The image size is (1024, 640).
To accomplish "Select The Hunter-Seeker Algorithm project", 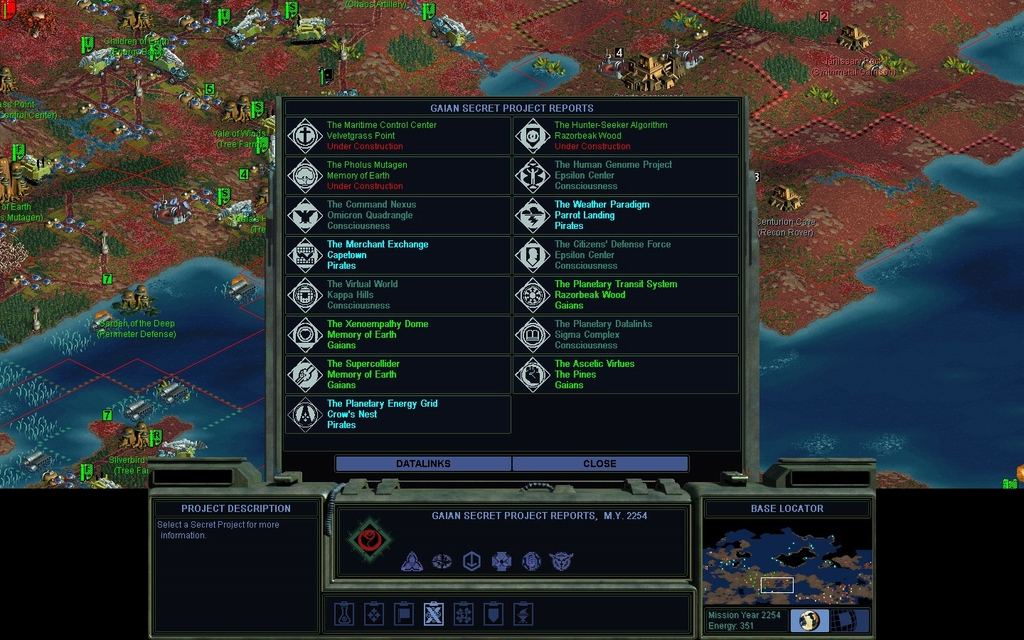I will click(x=626, y=136).
